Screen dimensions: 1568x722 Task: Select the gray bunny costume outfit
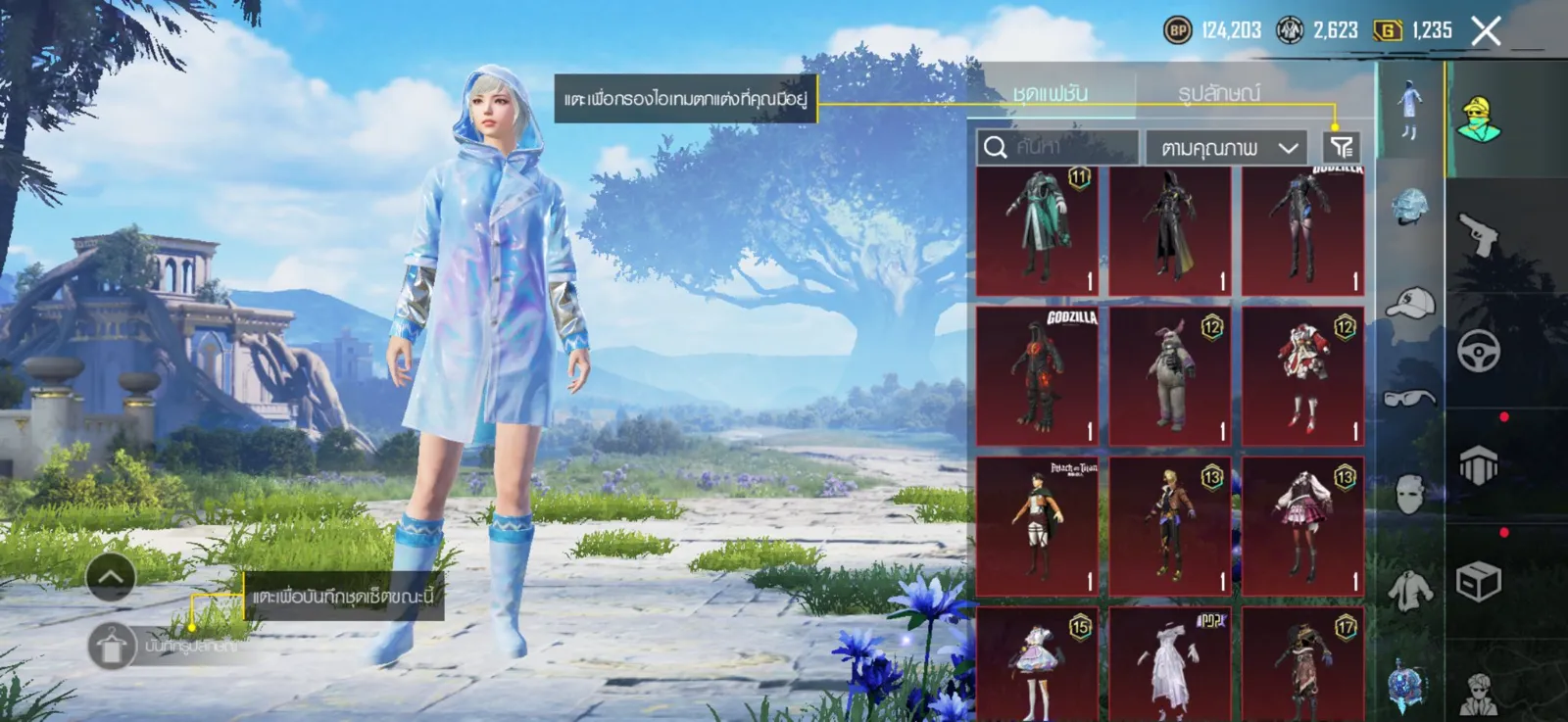1170,375
